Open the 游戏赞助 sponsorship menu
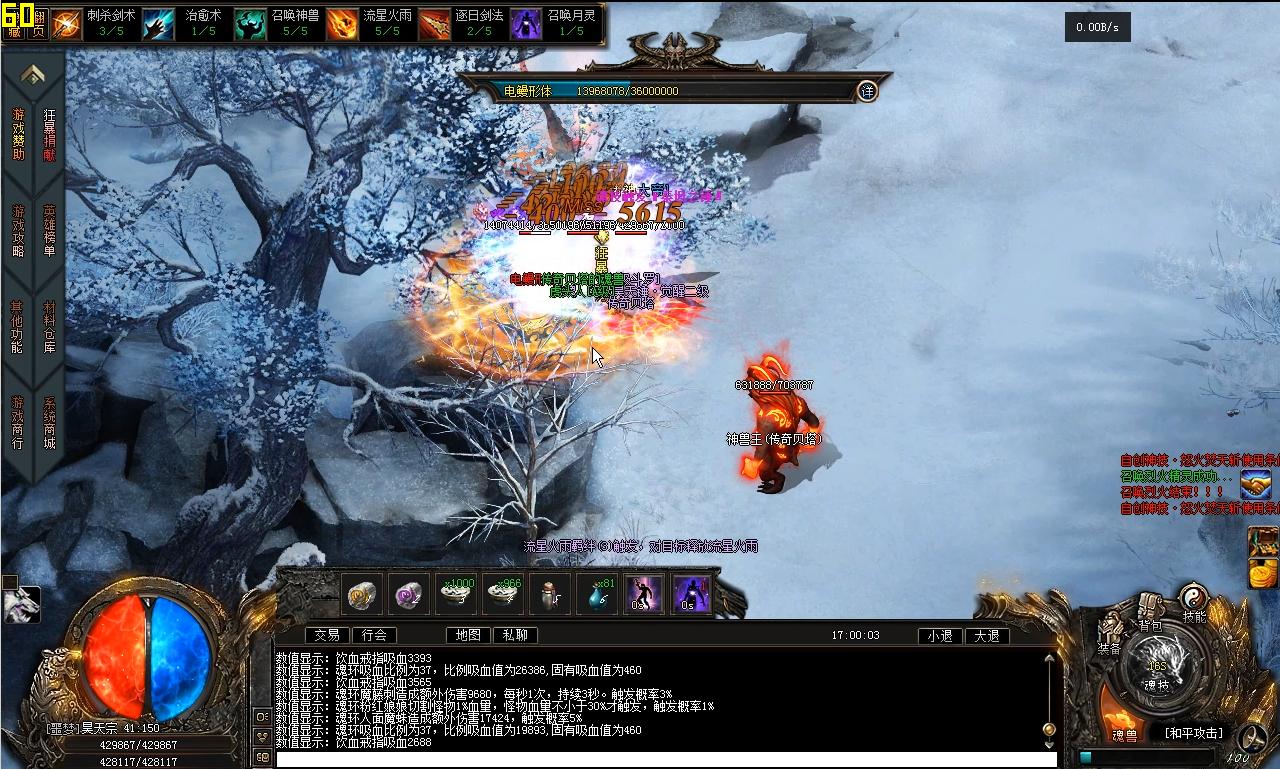This screenshot has height=769, width=1280. (x=18, y=135)
